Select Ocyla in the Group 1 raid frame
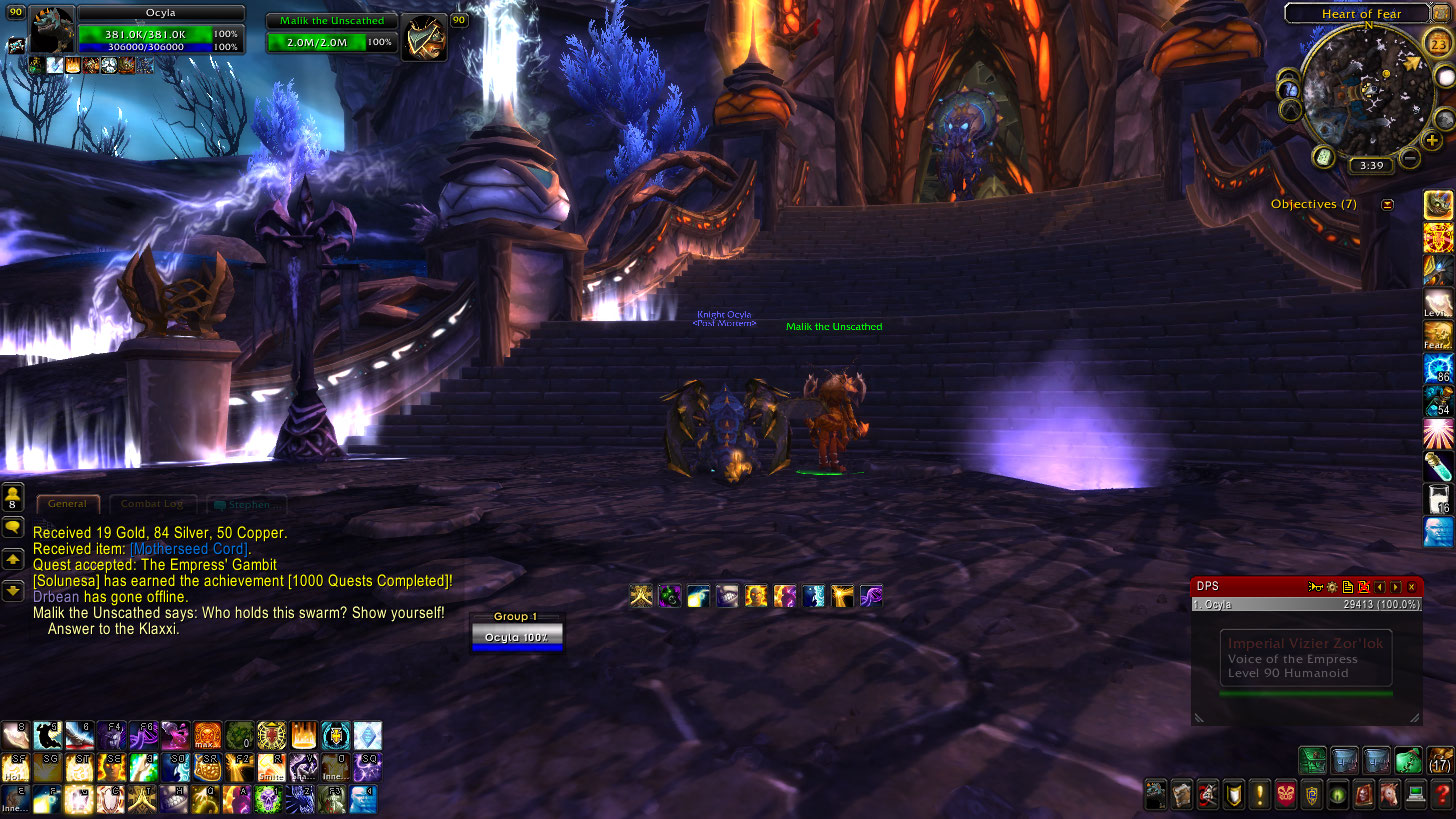Screen dimensions: 1456x819 517,637
